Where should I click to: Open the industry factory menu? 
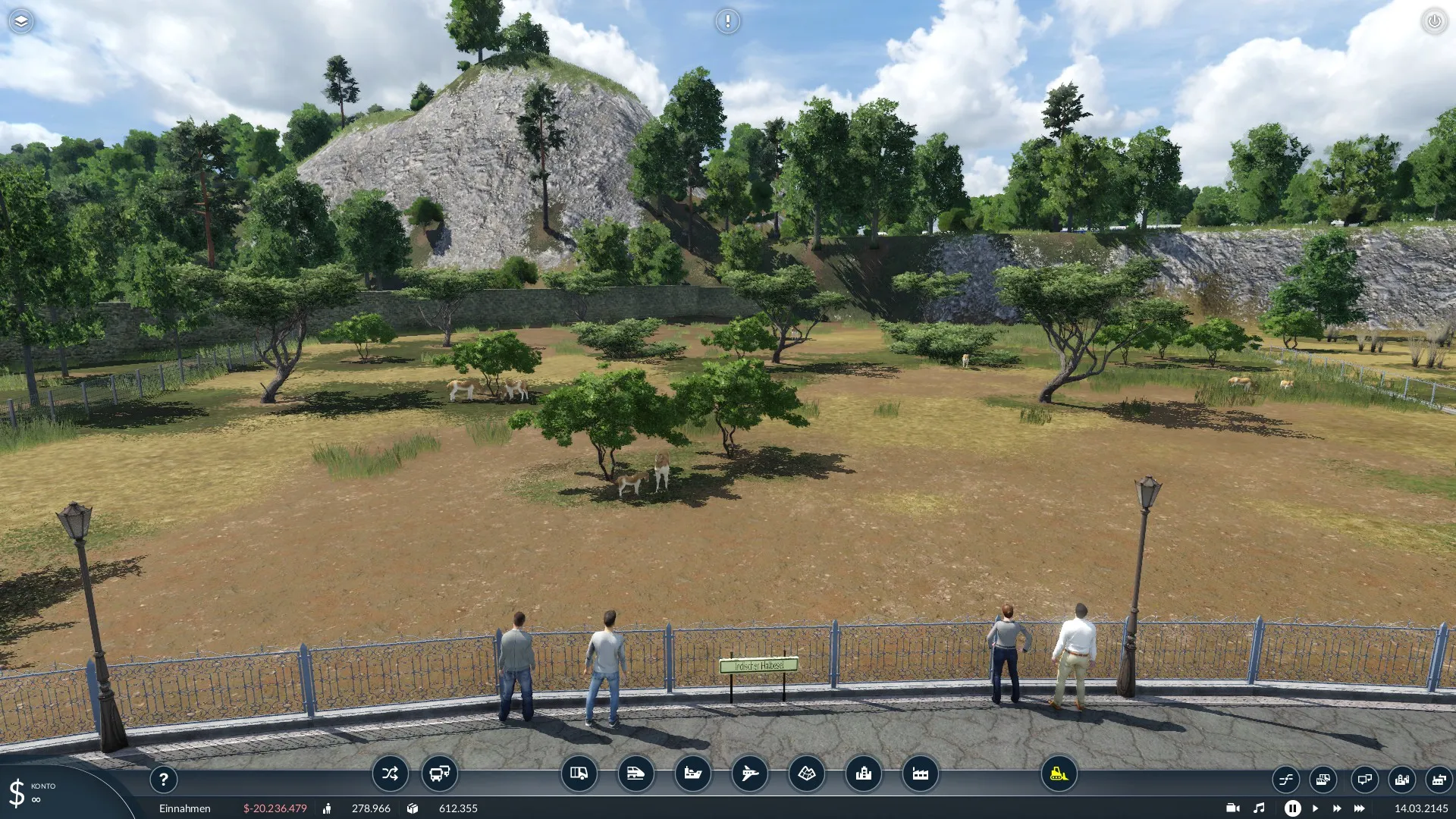[920, 773]
